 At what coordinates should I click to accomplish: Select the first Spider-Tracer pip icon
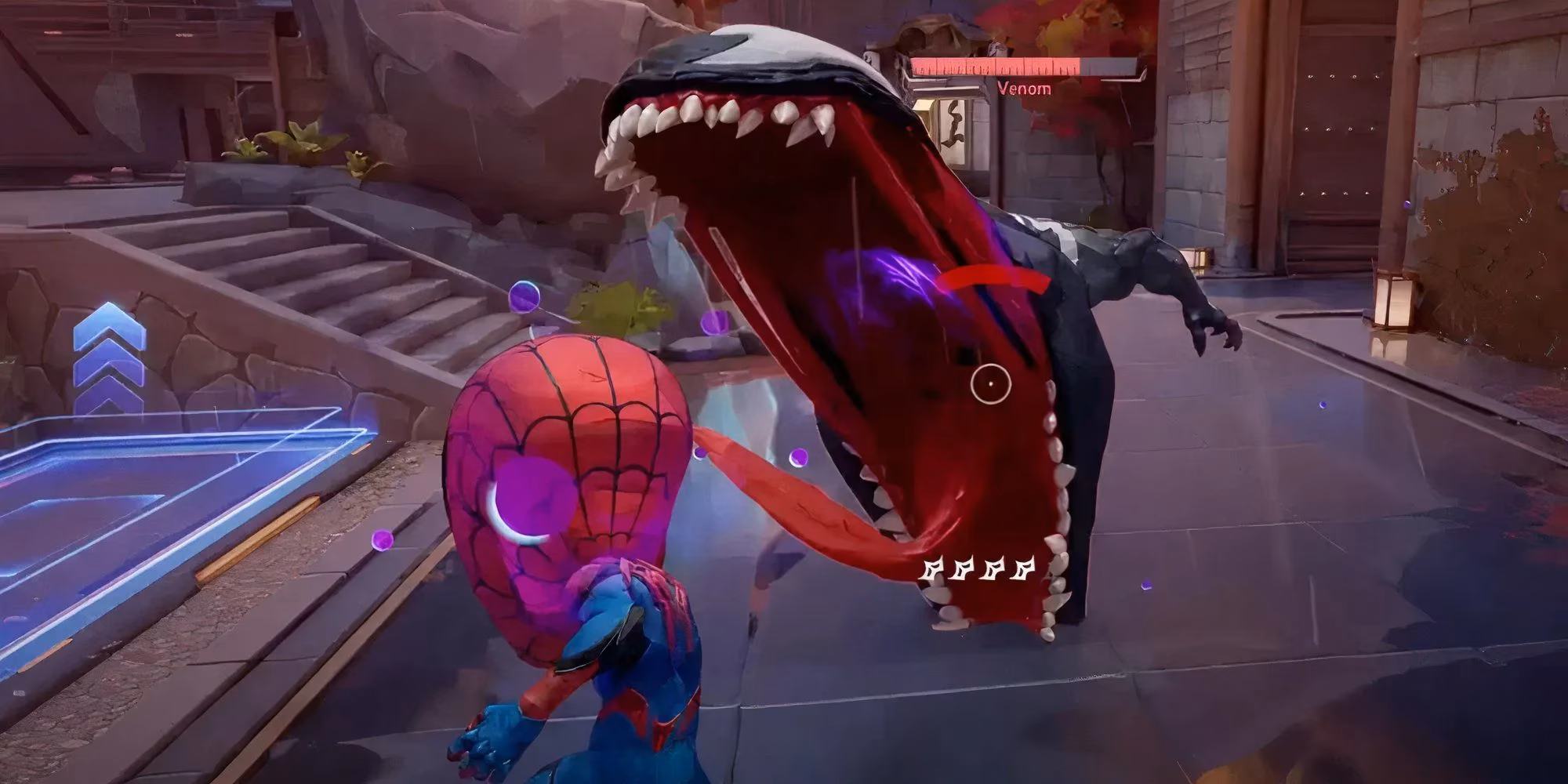pos(931,567)
